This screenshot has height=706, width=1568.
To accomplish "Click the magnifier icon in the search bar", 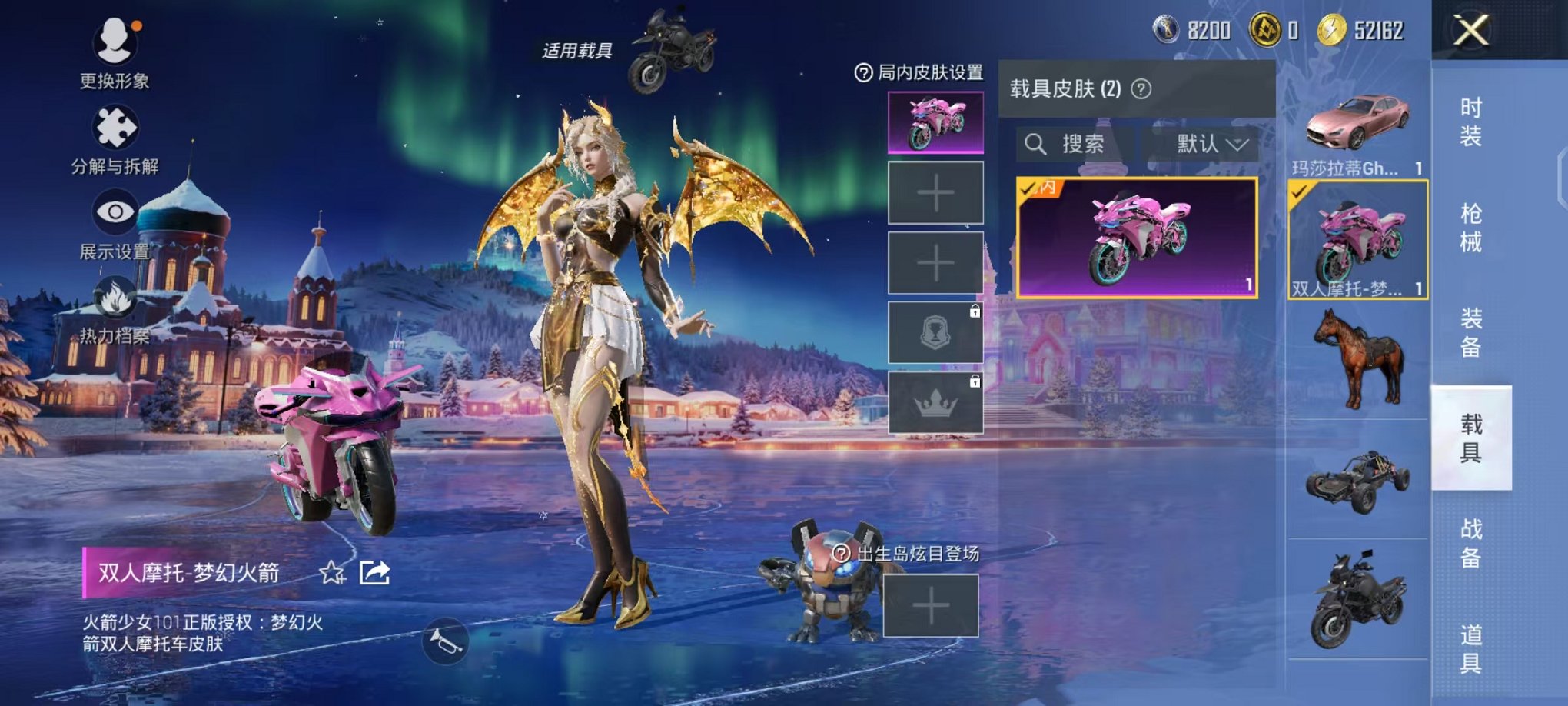I will click(x=1038, y=145).
